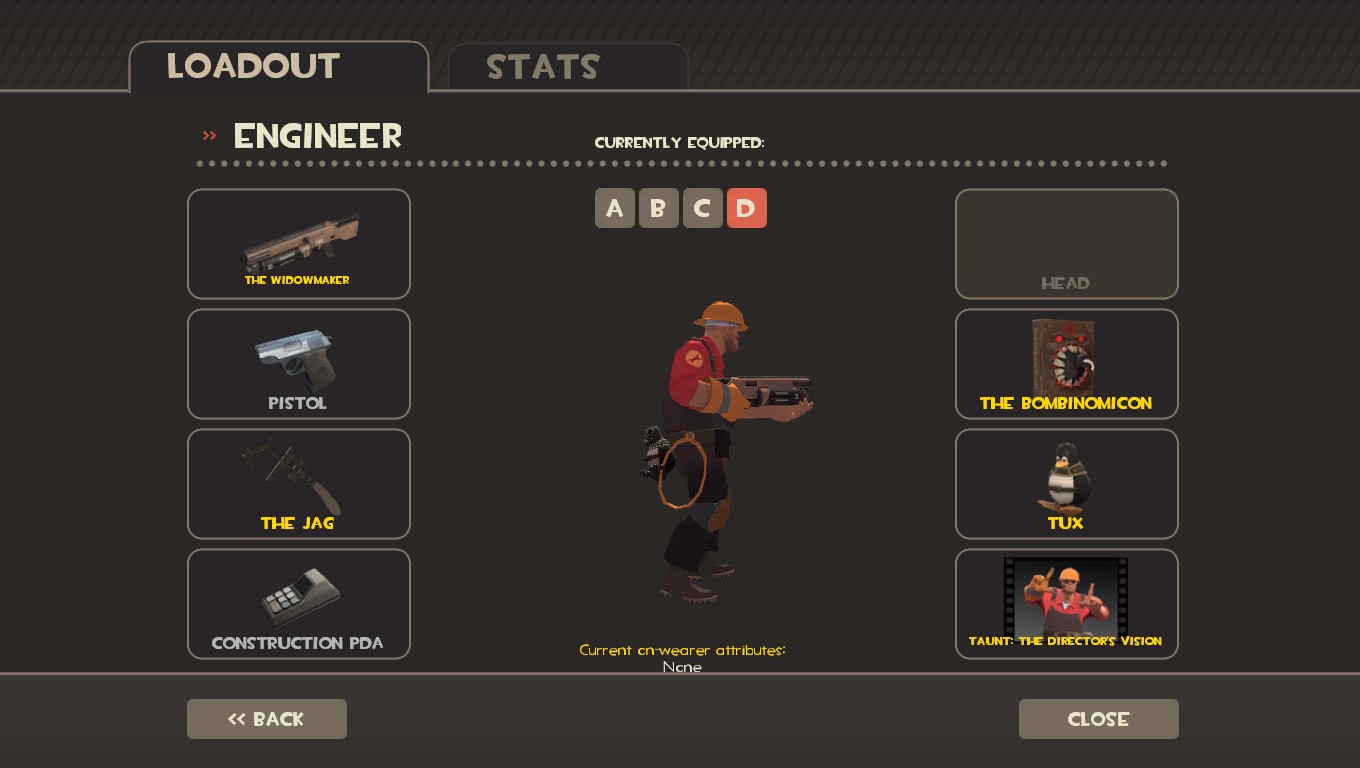Viewport: 1360px width, 768px height.
Task: Switch to loadout preset B
Action: pyautogui.click(x=659, y=208)
